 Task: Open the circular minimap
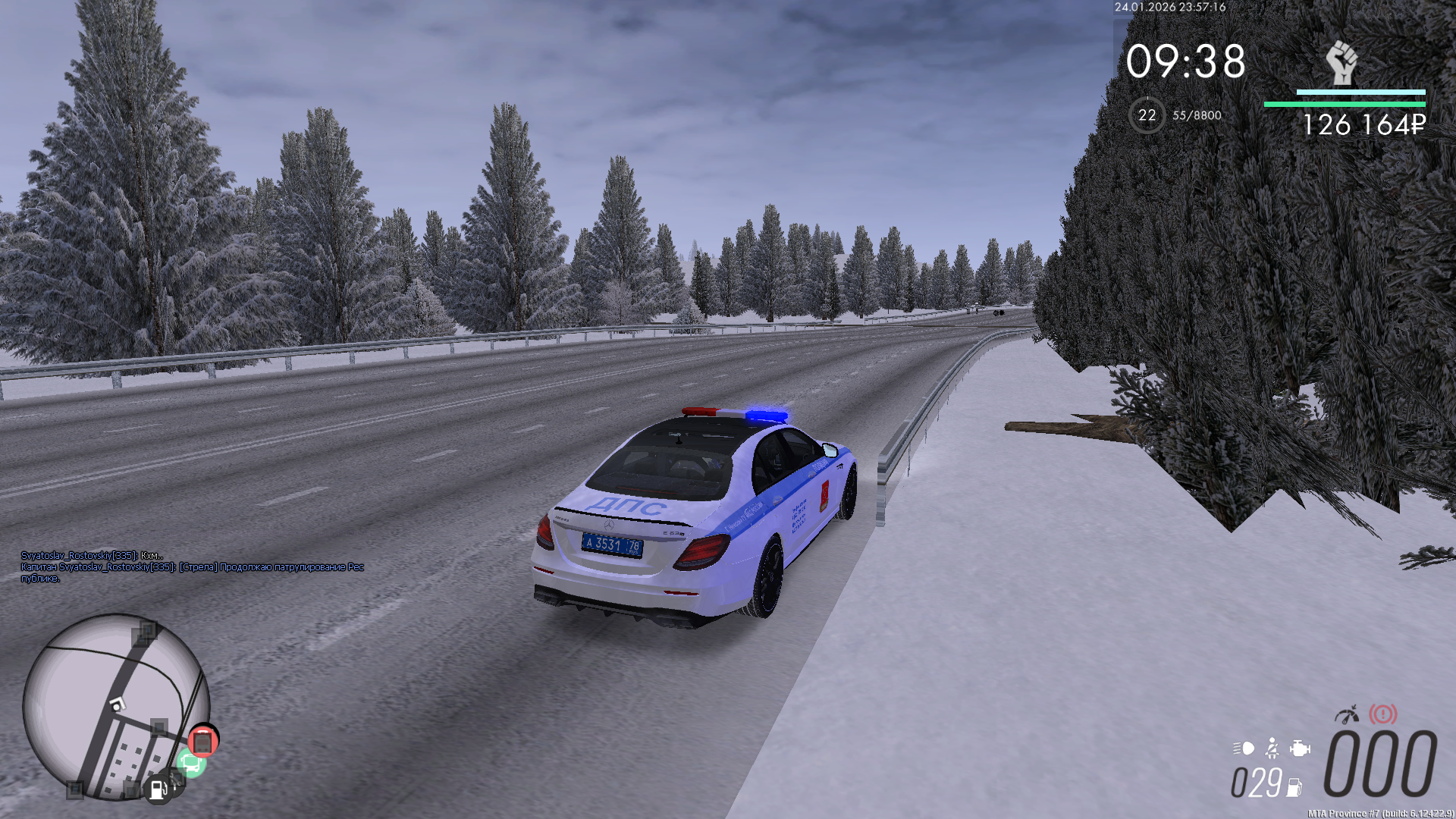(x=115, y=706)
